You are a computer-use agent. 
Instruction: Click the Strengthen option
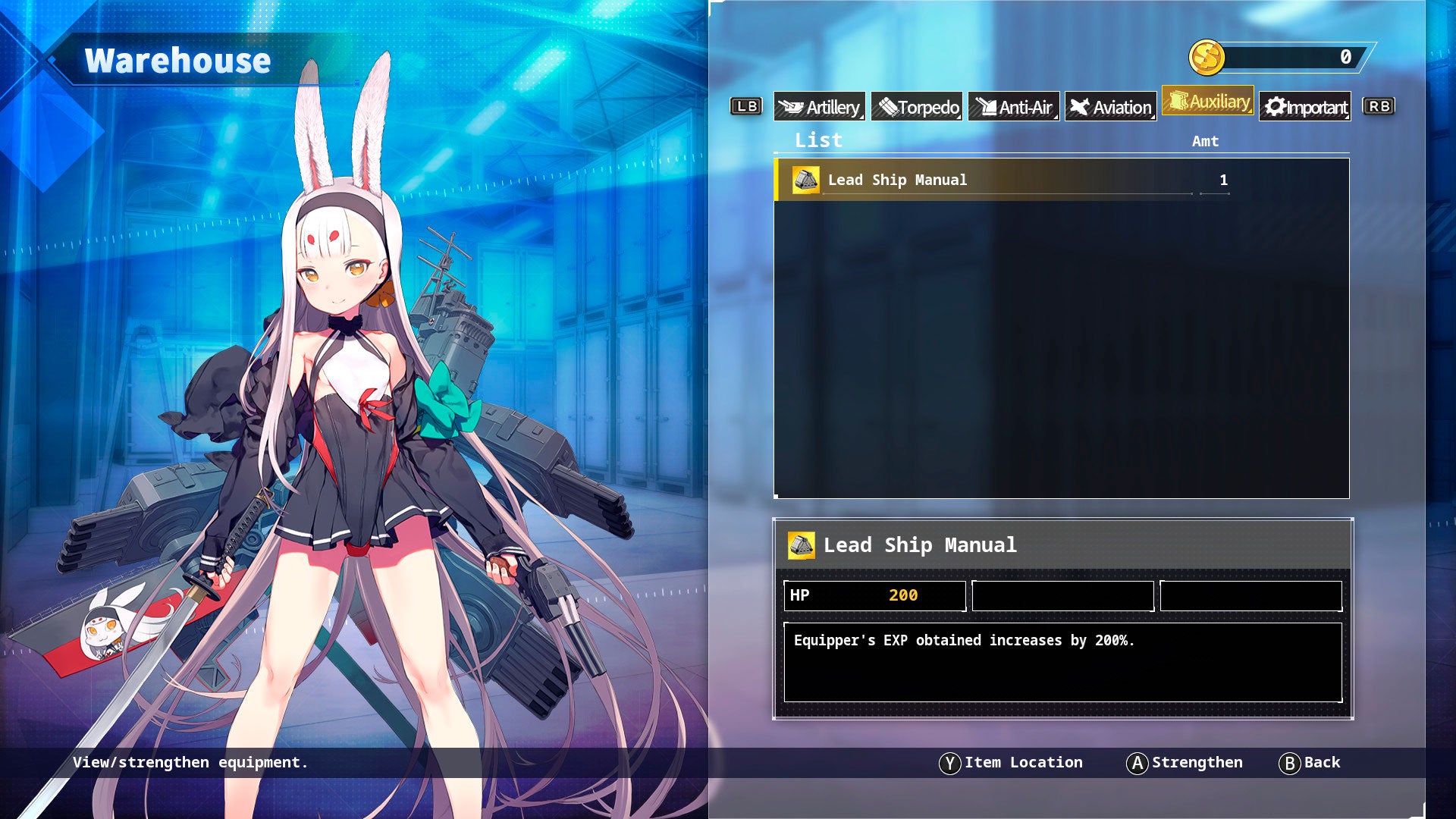pyautogui.click(x=1185, y=763)
